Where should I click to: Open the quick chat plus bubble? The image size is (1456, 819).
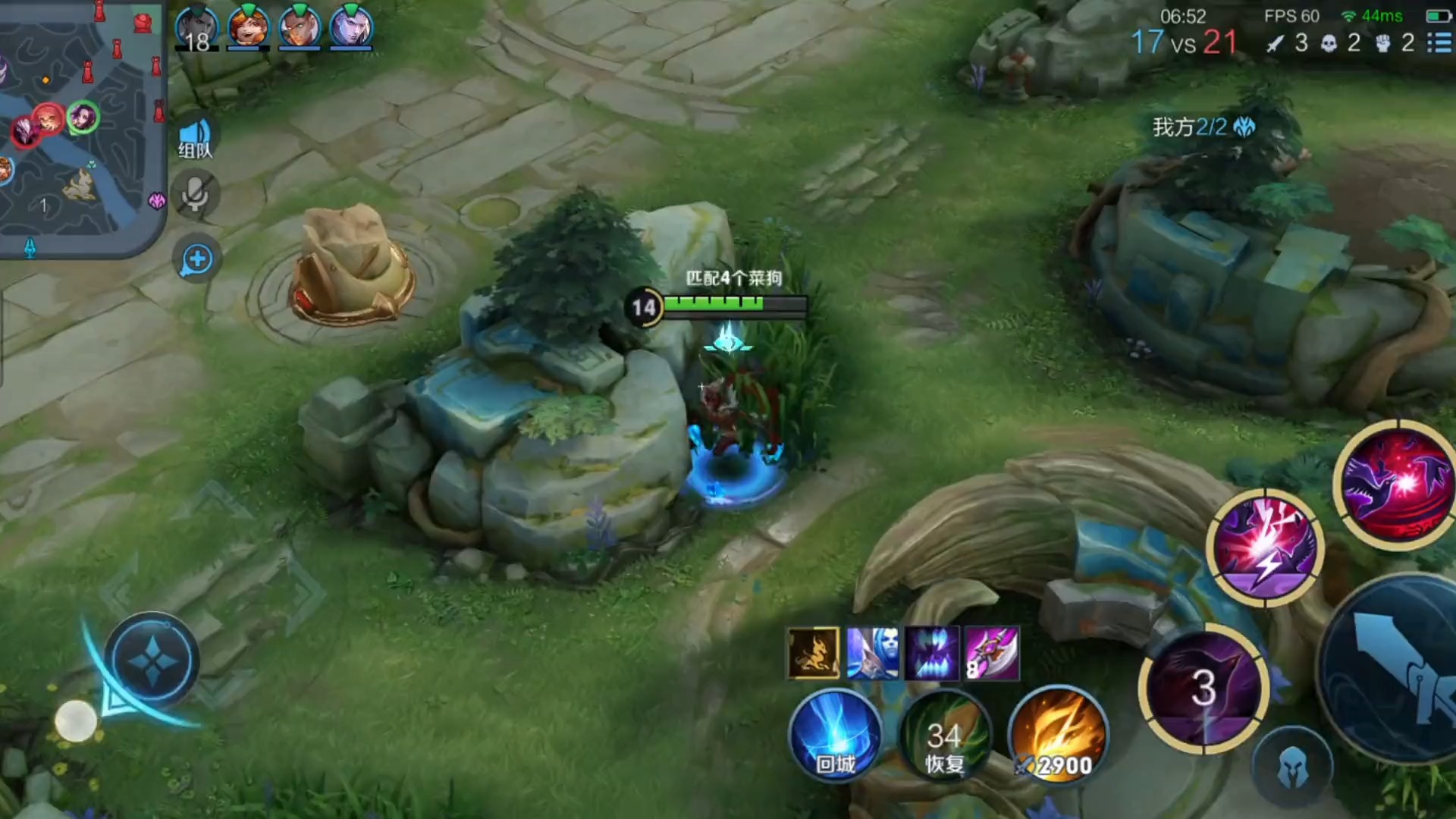point(196,260)
